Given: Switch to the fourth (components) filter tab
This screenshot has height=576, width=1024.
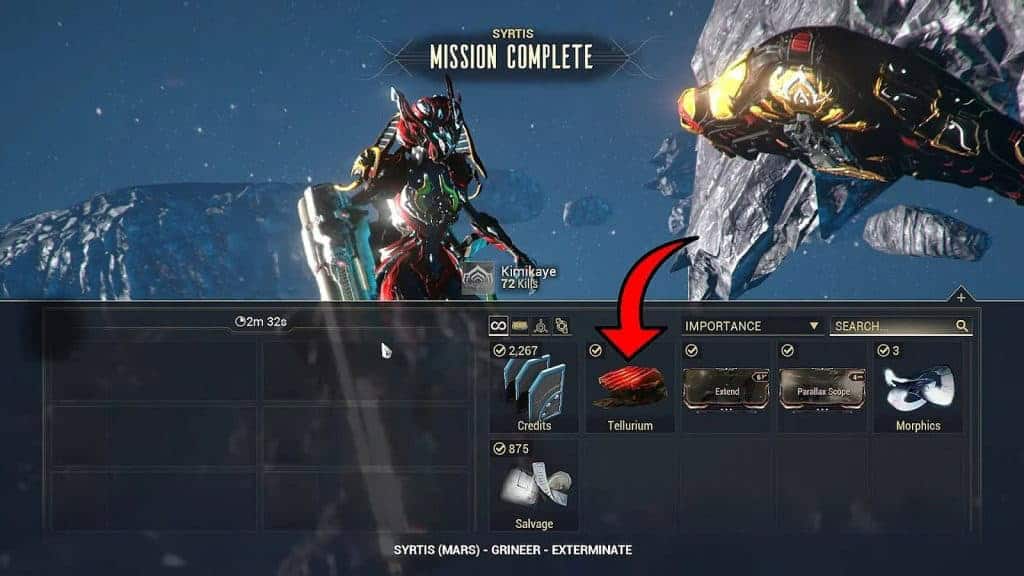Looking at the screenshot, I should (562, 326).
